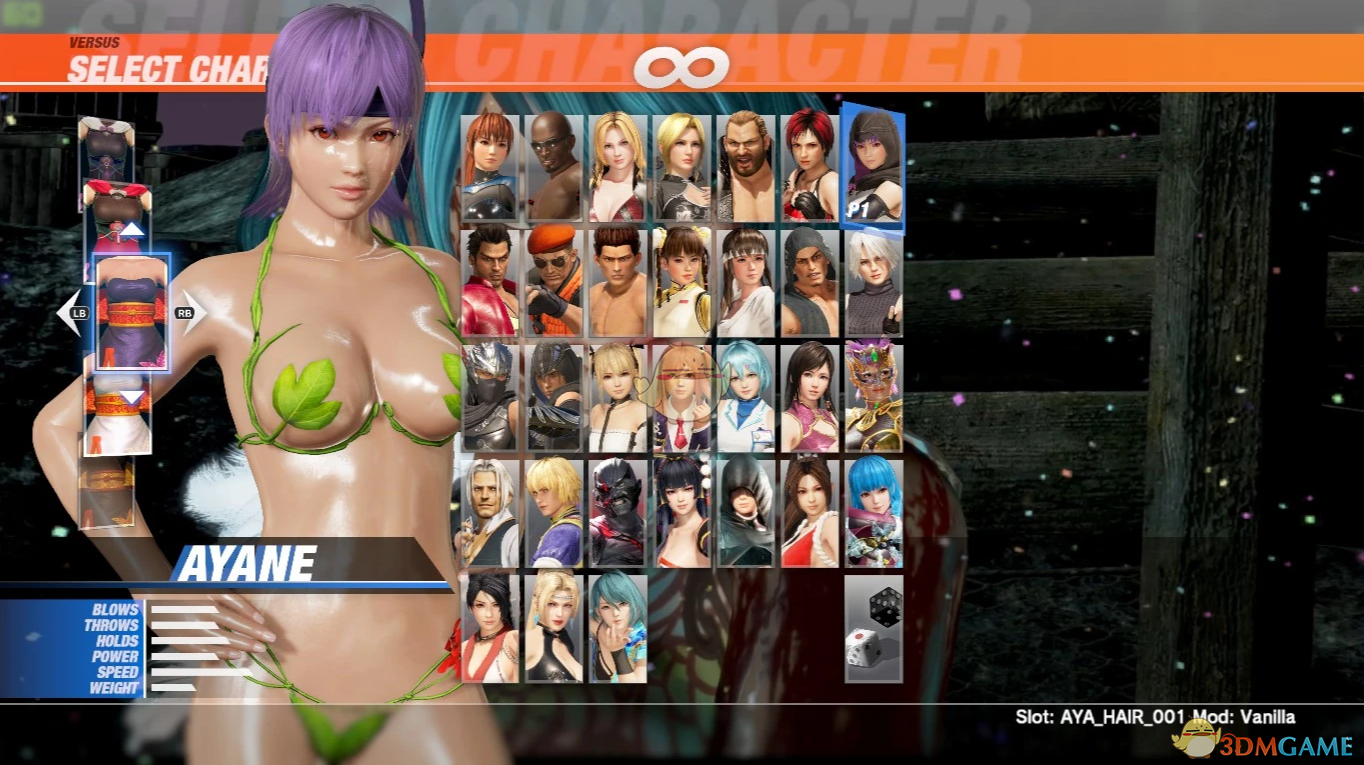Select Zack's portrait in the roster
Image resolution: width=1364 pixels, height=765 pixels.
[551, 165]
